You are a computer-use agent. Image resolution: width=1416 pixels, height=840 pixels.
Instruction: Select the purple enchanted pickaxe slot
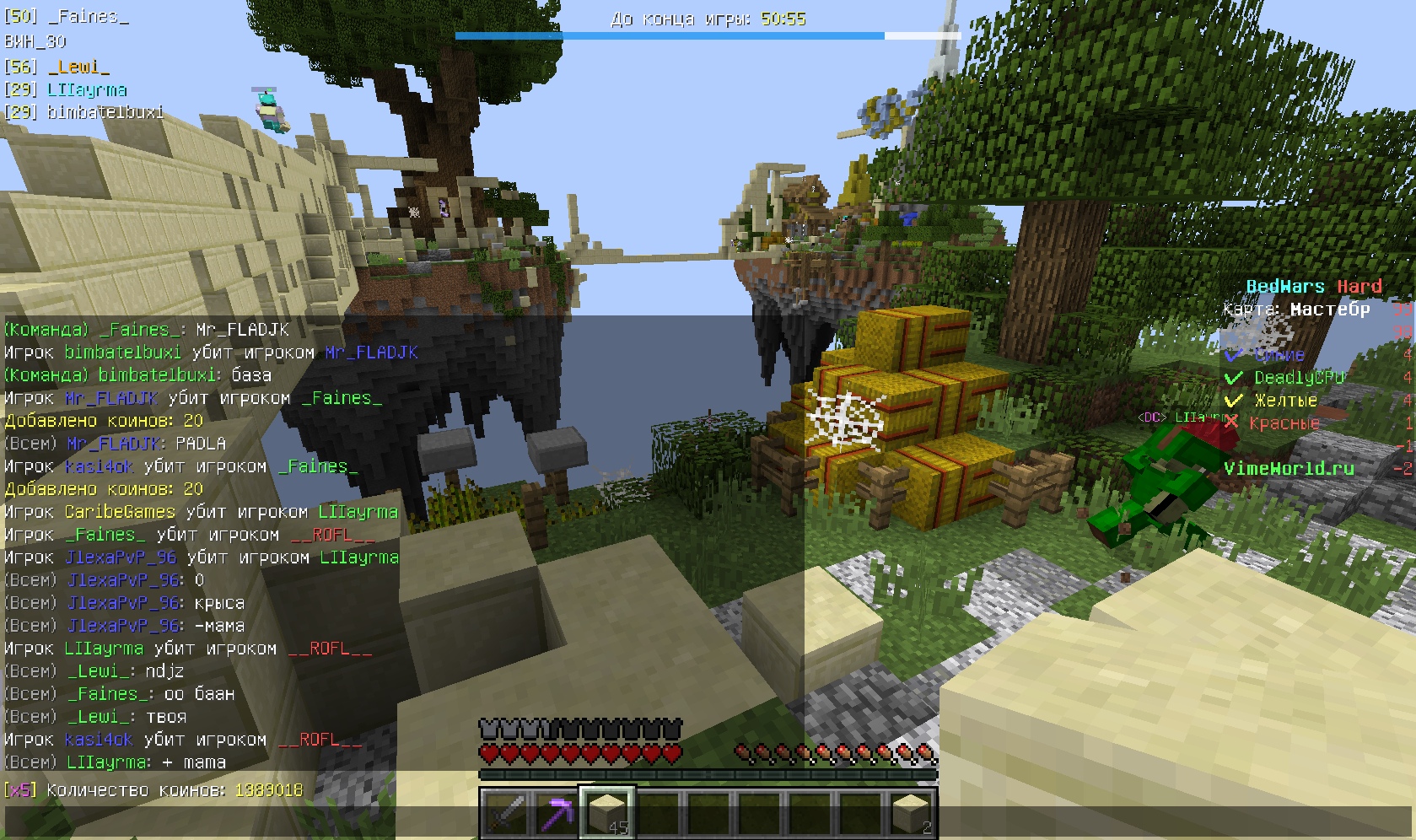555,813
